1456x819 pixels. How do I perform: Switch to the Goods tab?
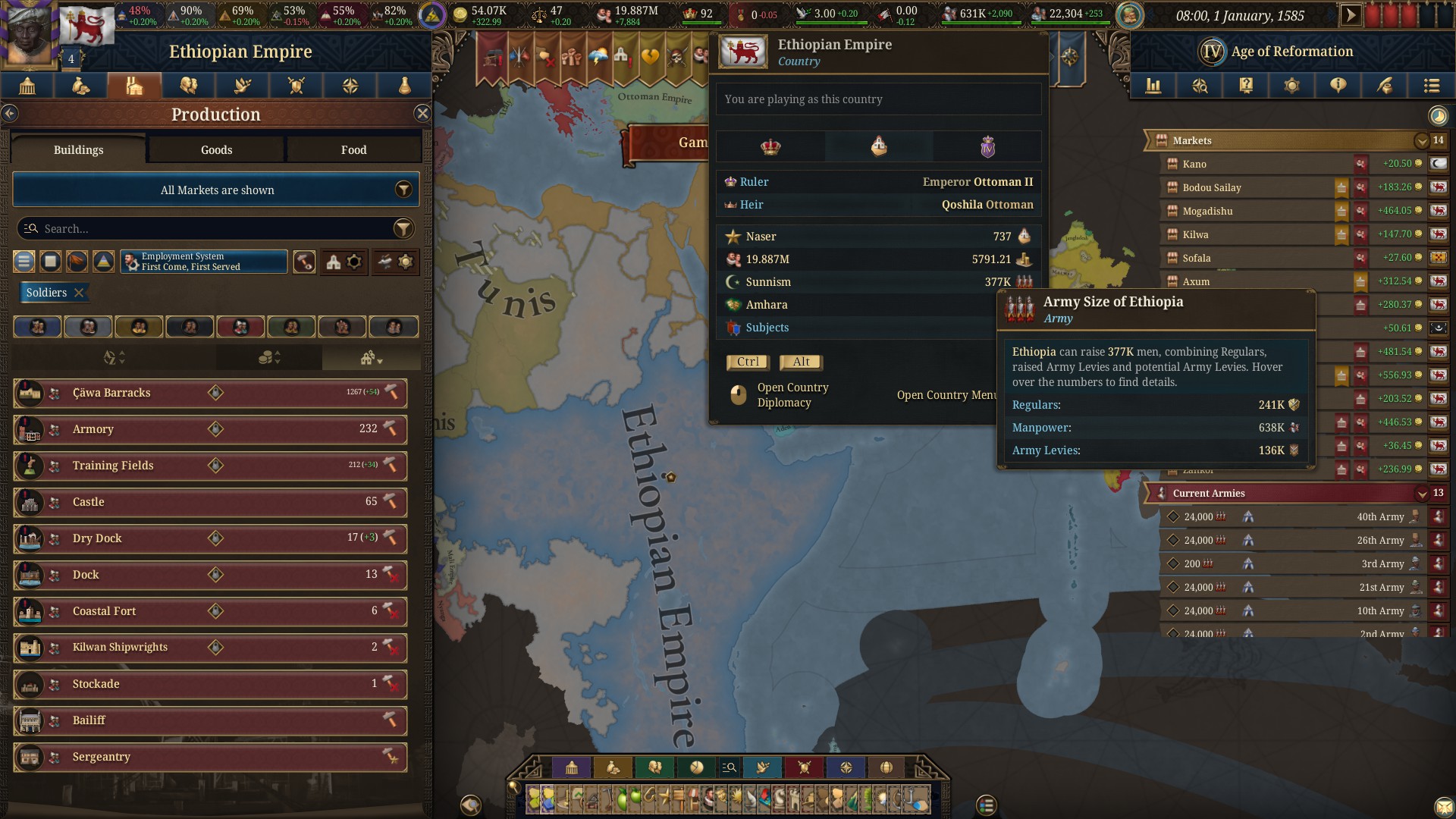pyautogui.click(x=216, y=149)
